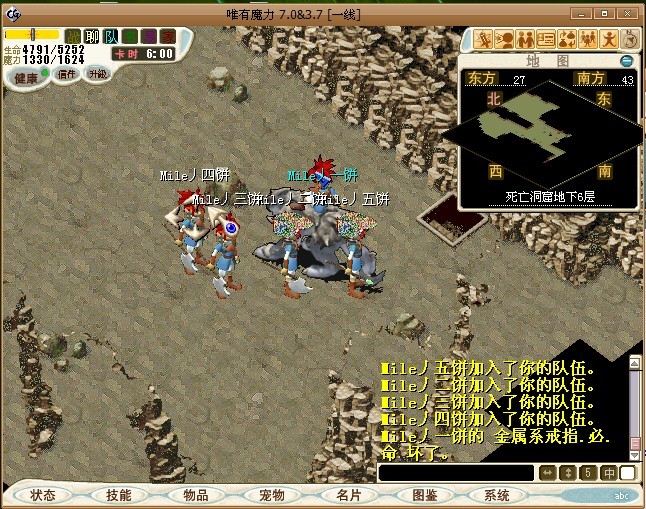The width and height of the screenshot is (646, 509).
Task: Minimize the 地图 map panel
Action: coord(627,60)
